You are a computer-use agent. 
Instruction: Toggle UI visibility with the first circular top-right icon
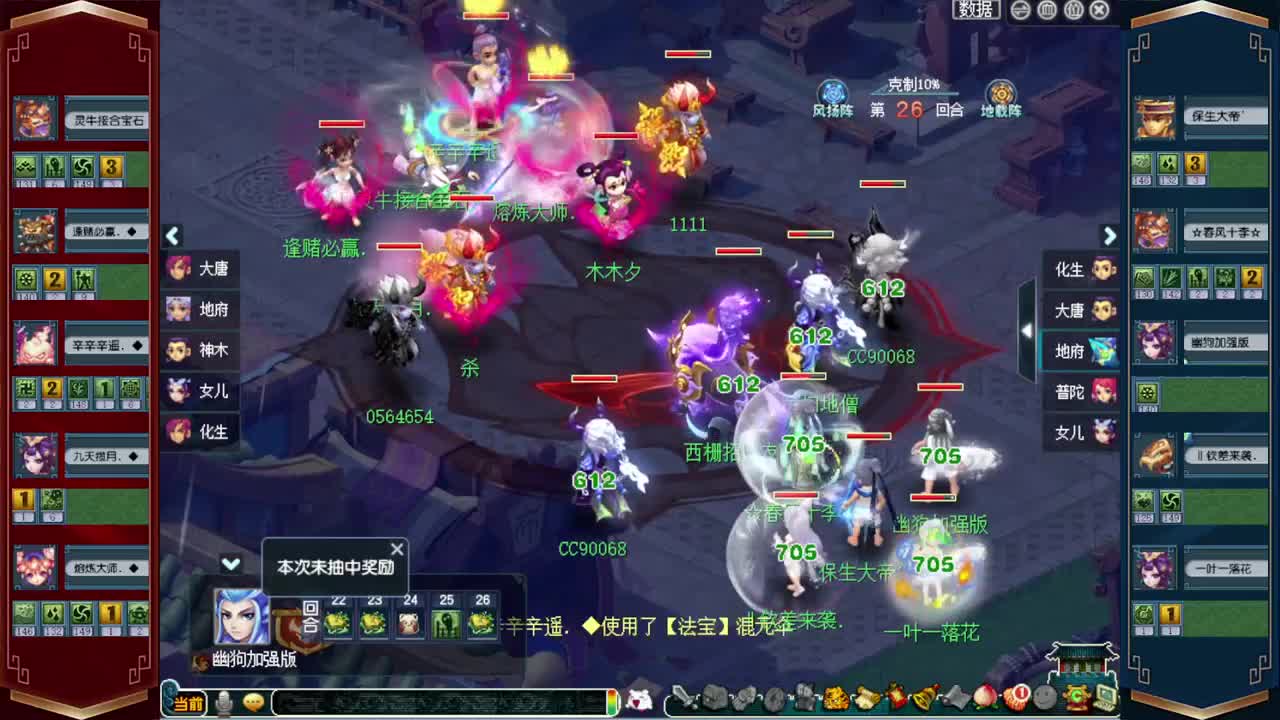point(1020,9)
